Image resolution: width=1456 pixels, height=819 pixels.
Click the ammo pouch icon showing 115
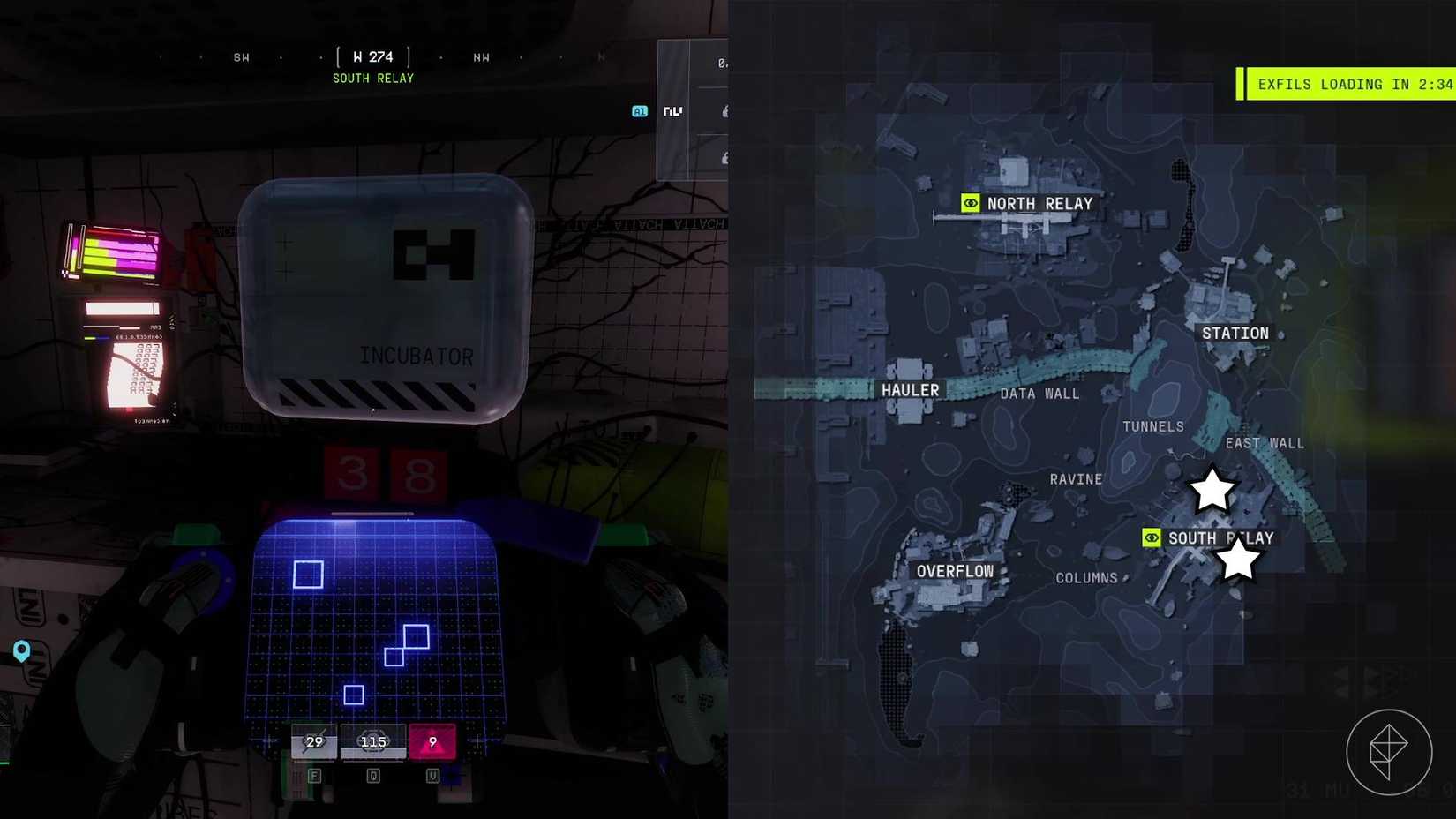click(372, 741)
